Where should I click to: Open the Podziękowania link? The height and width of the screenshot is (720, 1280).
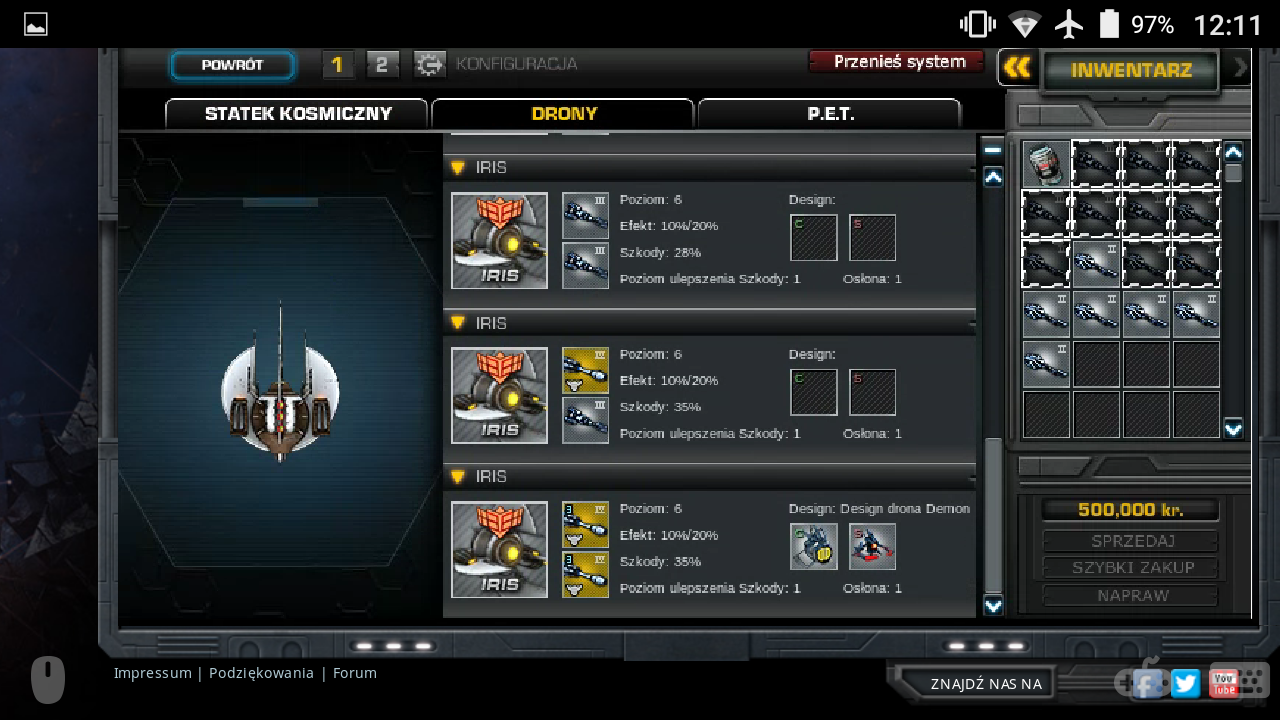click(261, 673)
